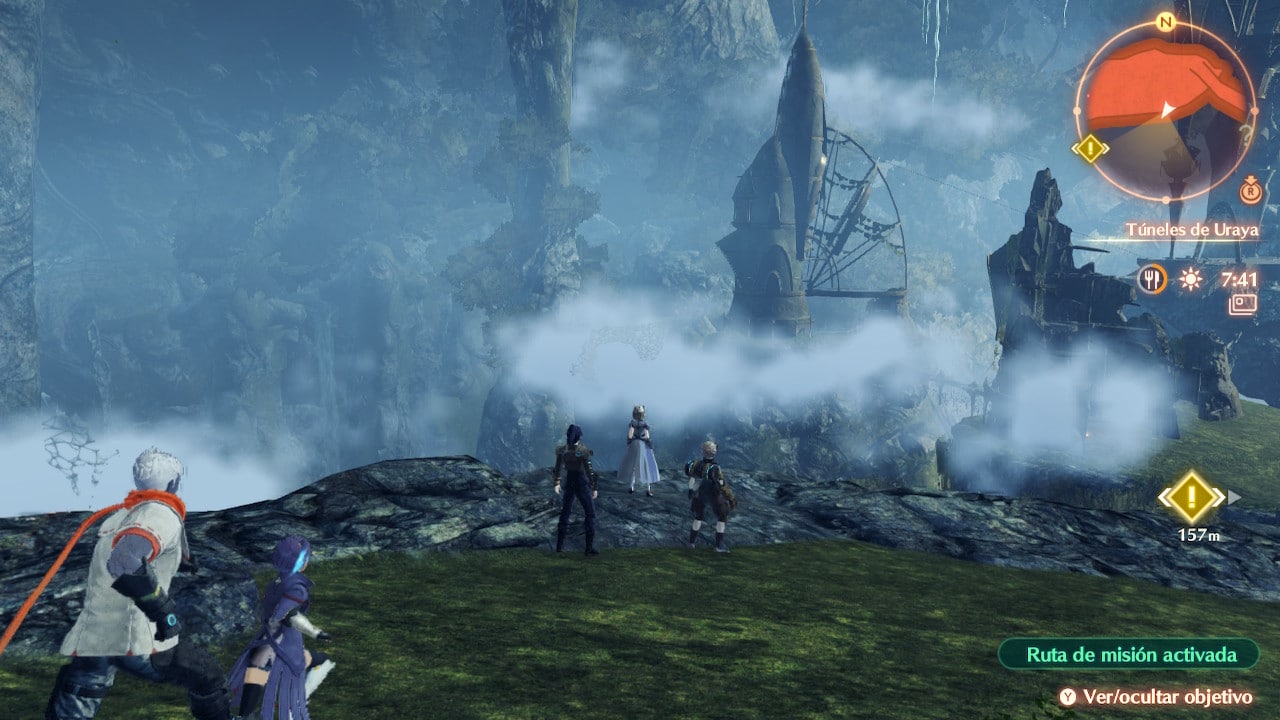1280x720 pixels.
Task: Select the sun weather icon
Action: 1190,279
